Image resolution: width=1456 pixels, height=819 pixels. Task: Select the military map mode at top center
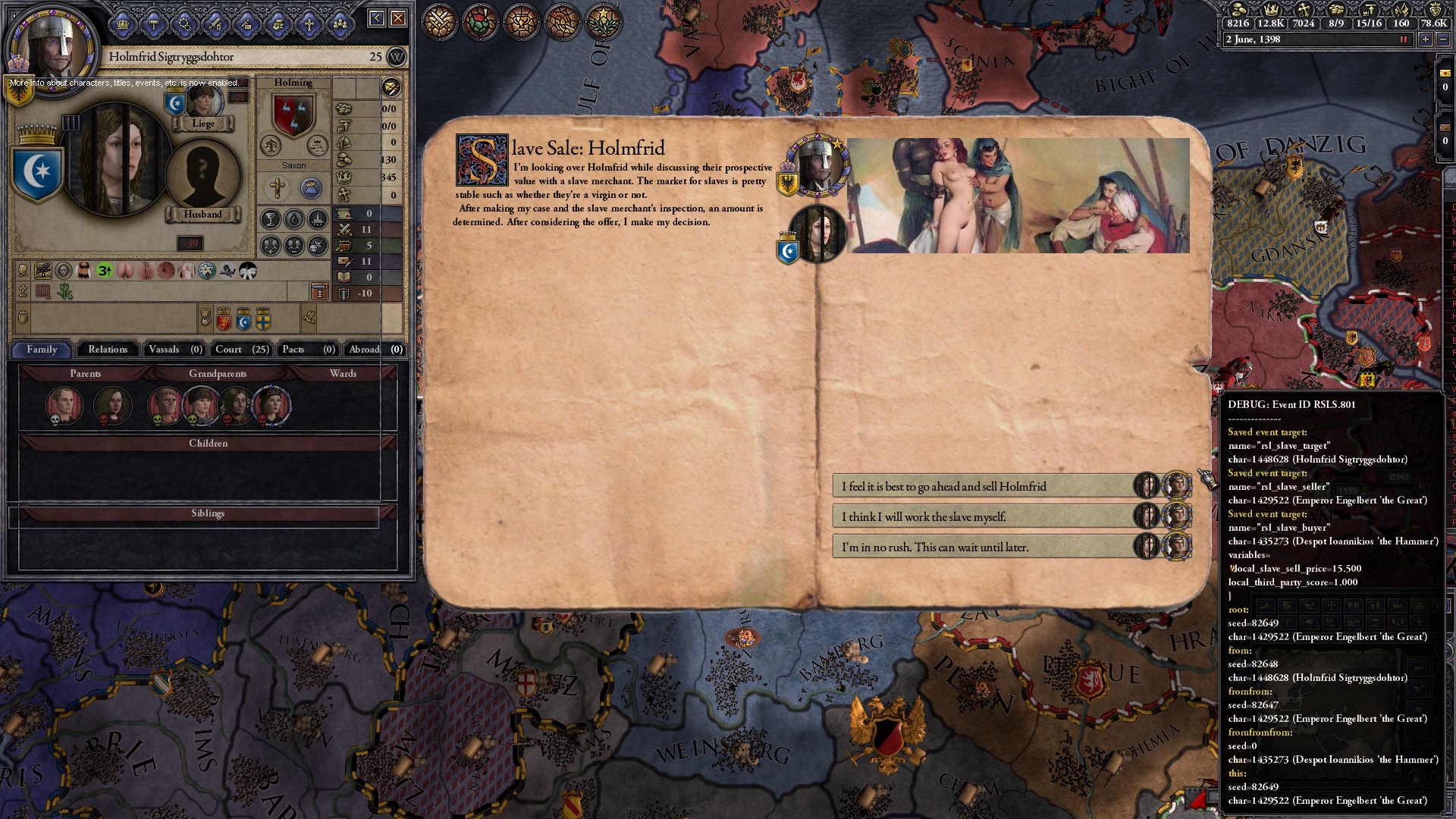(438, 22)
